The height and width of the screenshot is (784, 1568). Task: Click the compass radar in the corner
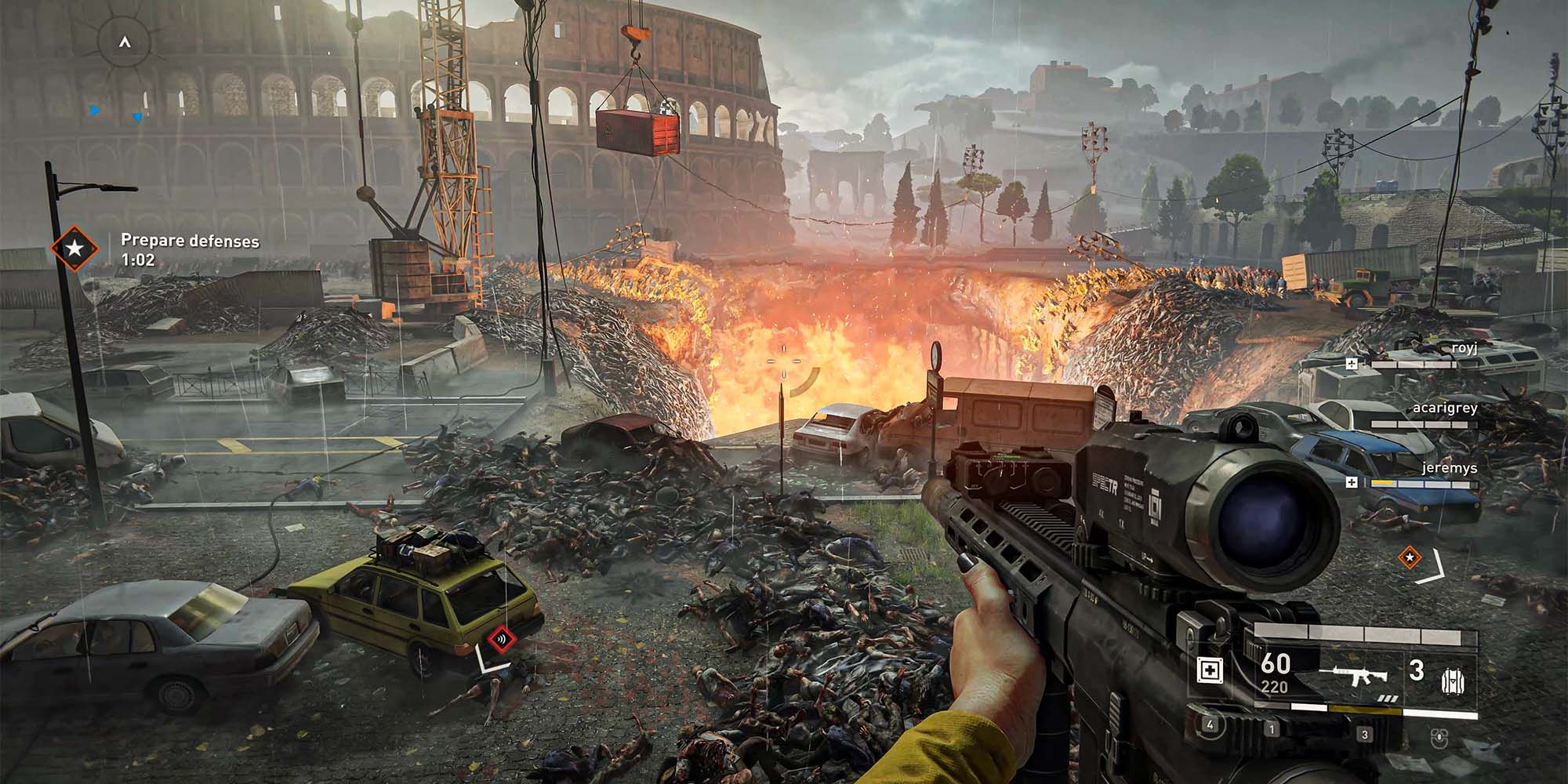point(124,43)
